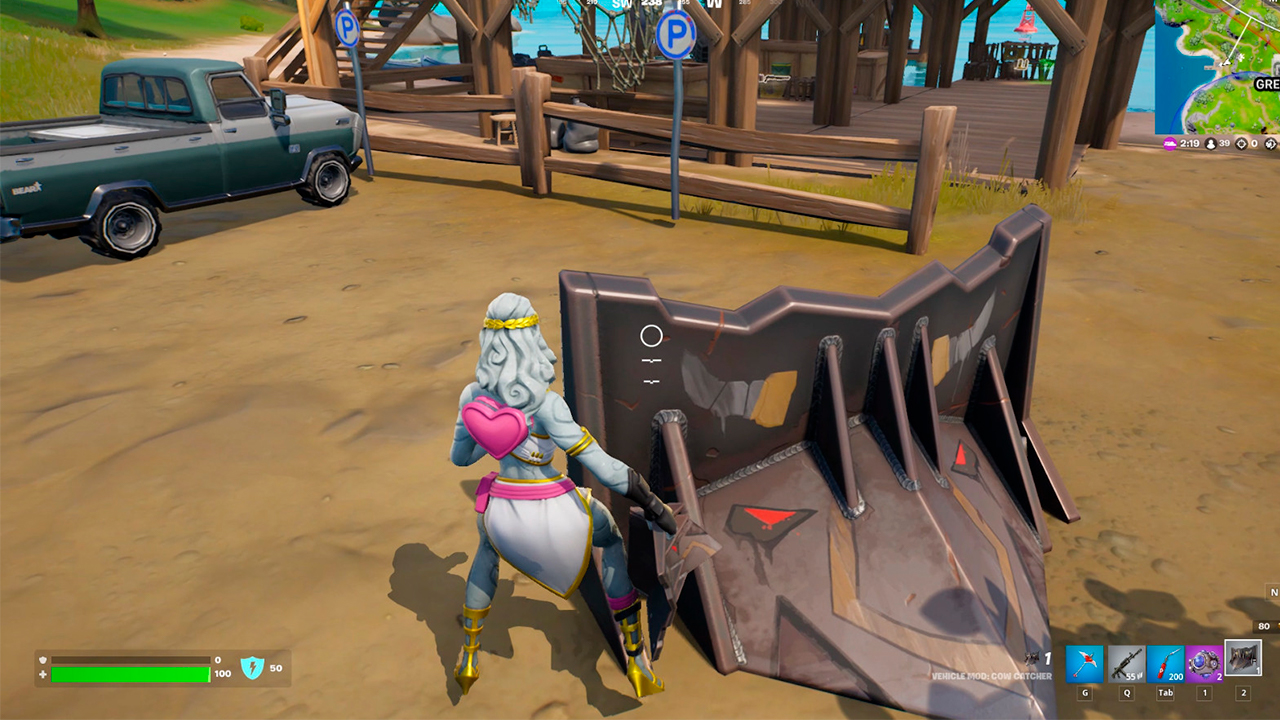This screenshot has height=720, width=1280.
Task: Select the repair torch slot
Action: [x=1165, y=664]
